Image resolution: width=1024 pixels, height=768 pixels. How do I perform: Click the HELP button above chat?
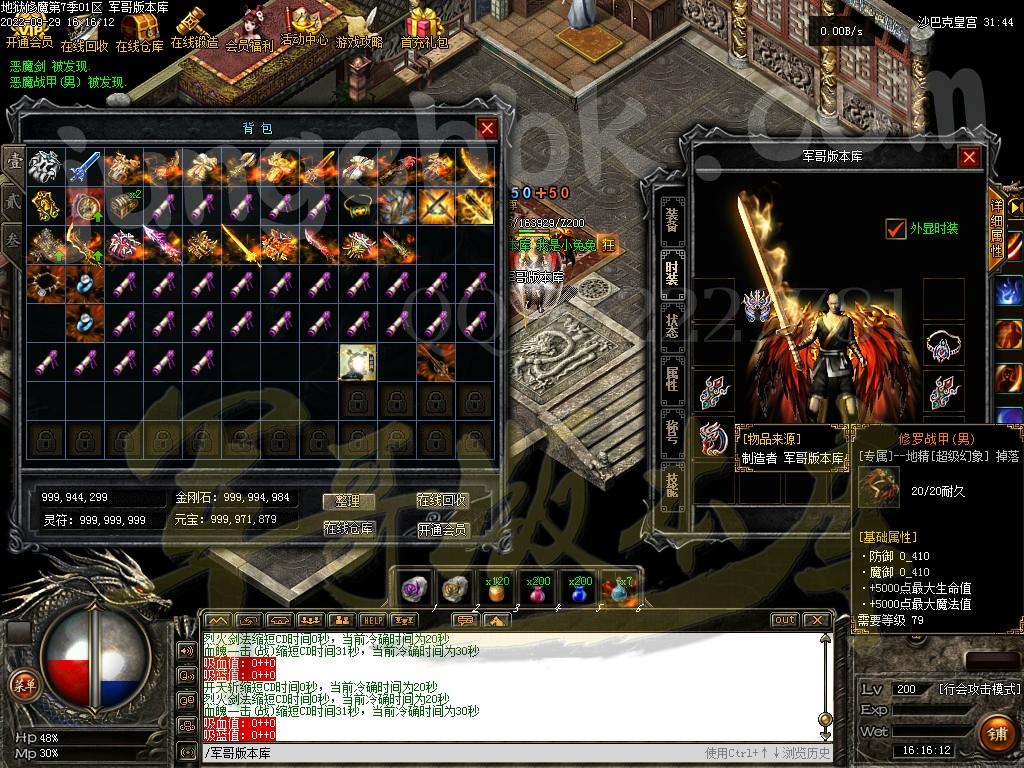[x=373, y=620]
